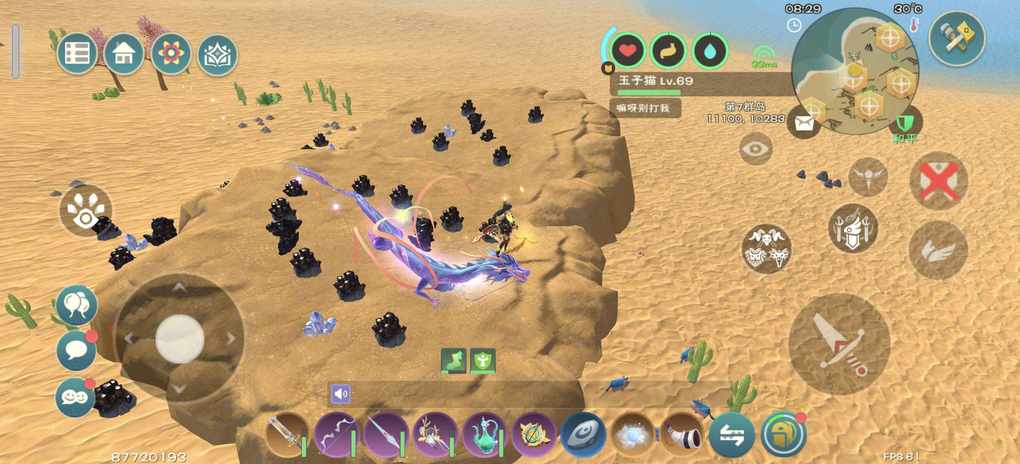
Task: Click the swap arrows hotbar button
Action: click(x=732, y=435)
